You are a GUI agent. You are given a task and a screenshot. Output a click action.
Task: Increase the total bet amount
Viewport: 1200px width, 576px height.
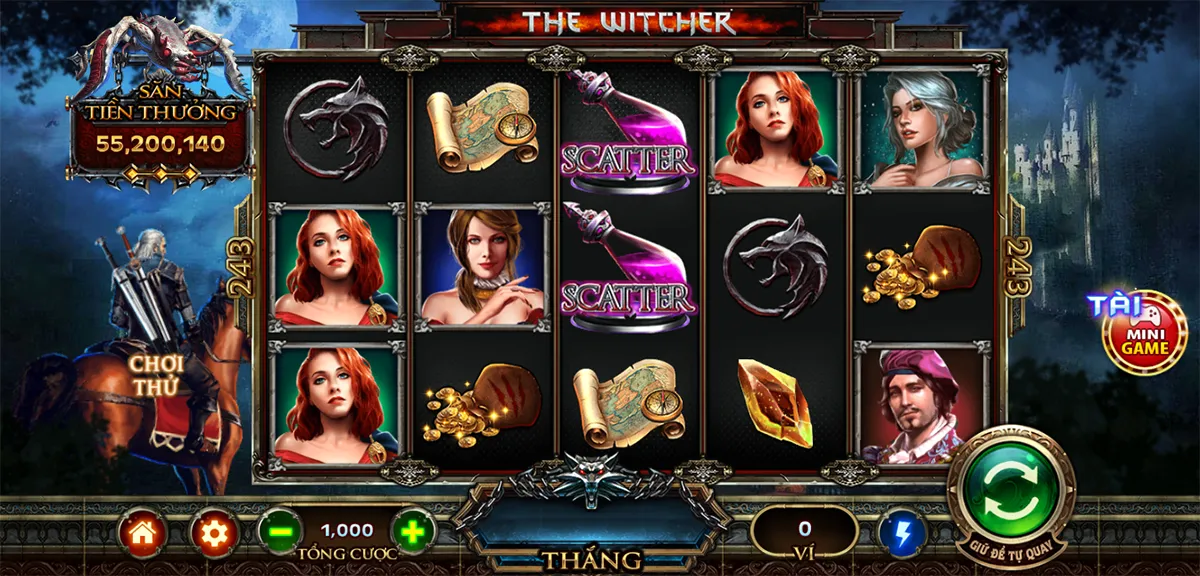pos(413,531)
